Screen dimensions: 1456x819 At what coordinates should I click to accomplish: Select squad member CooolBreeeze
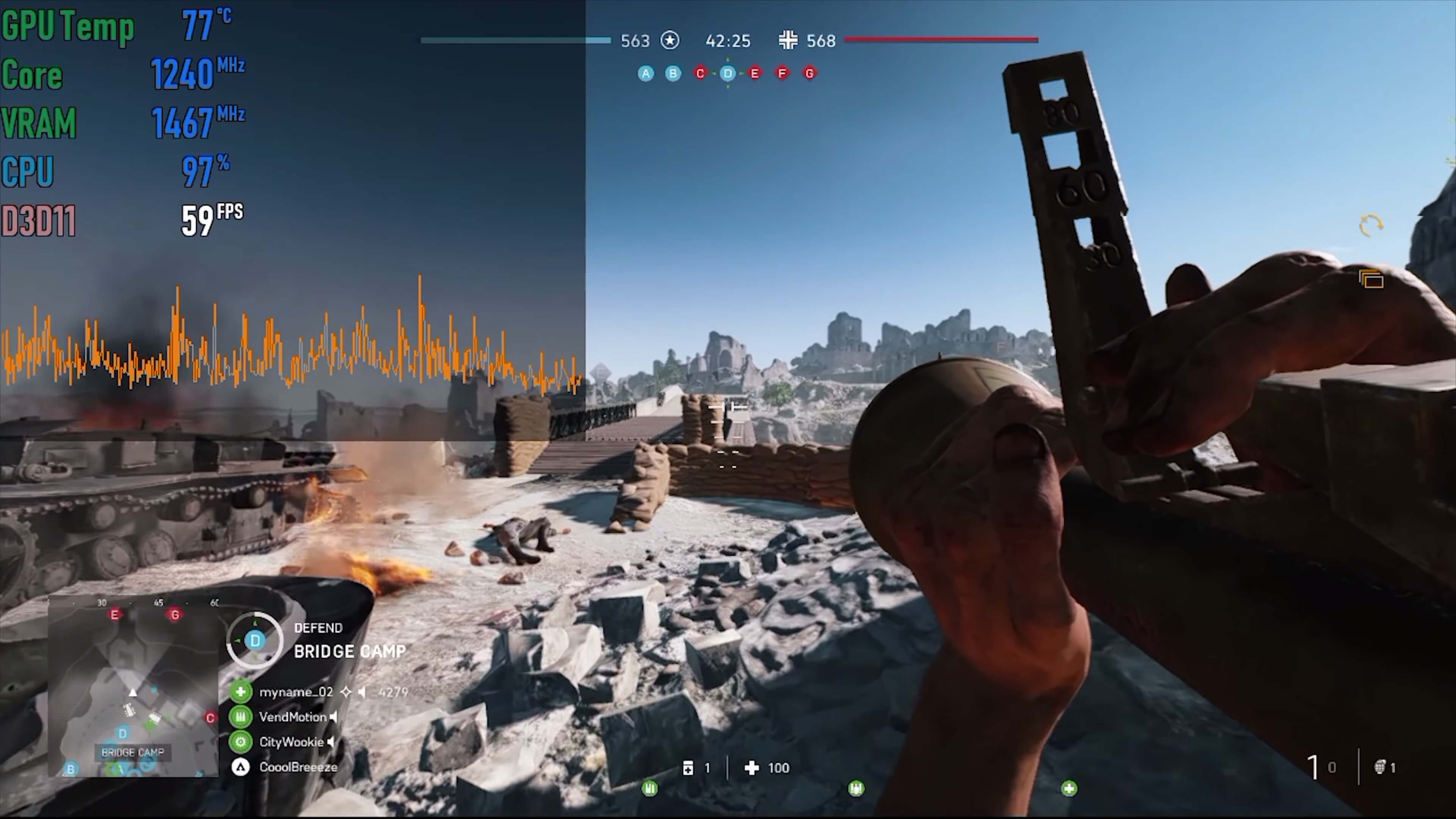[298, 767]
